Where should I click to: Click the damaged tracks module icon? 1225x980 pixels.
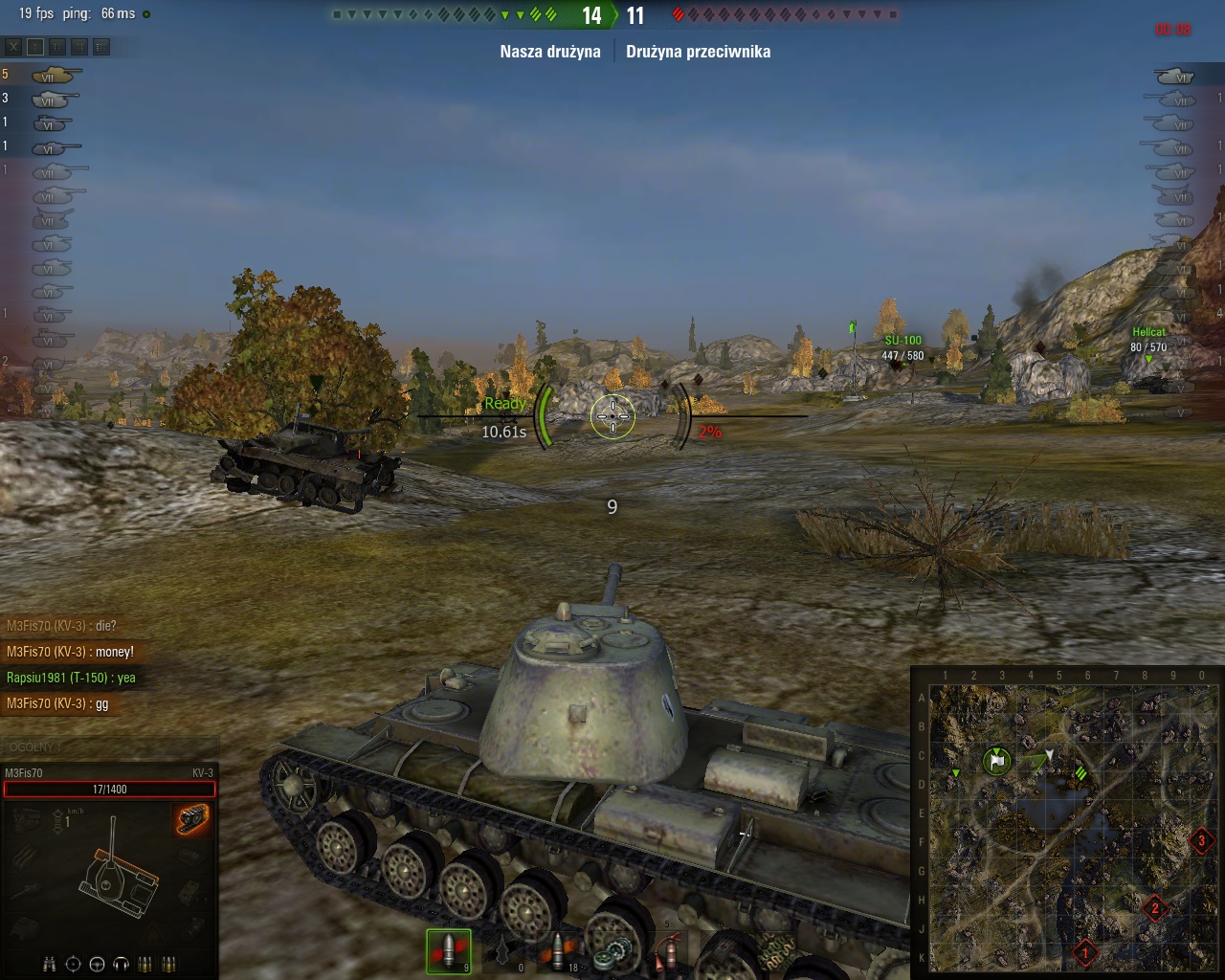(x=191, y=817)
